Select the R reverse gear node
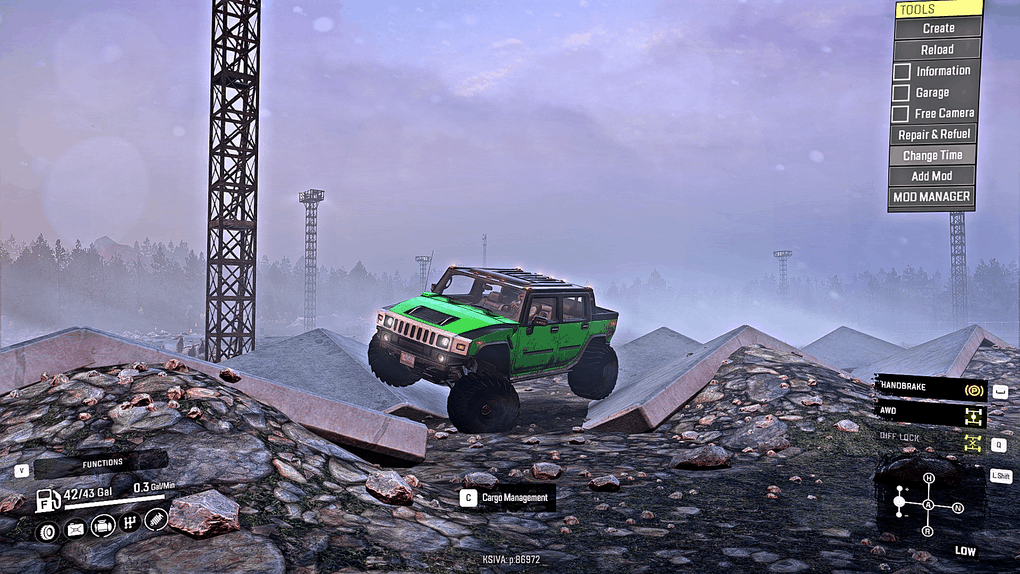Viewport: 1020px width, 574px height. click(x=928, y=530)
